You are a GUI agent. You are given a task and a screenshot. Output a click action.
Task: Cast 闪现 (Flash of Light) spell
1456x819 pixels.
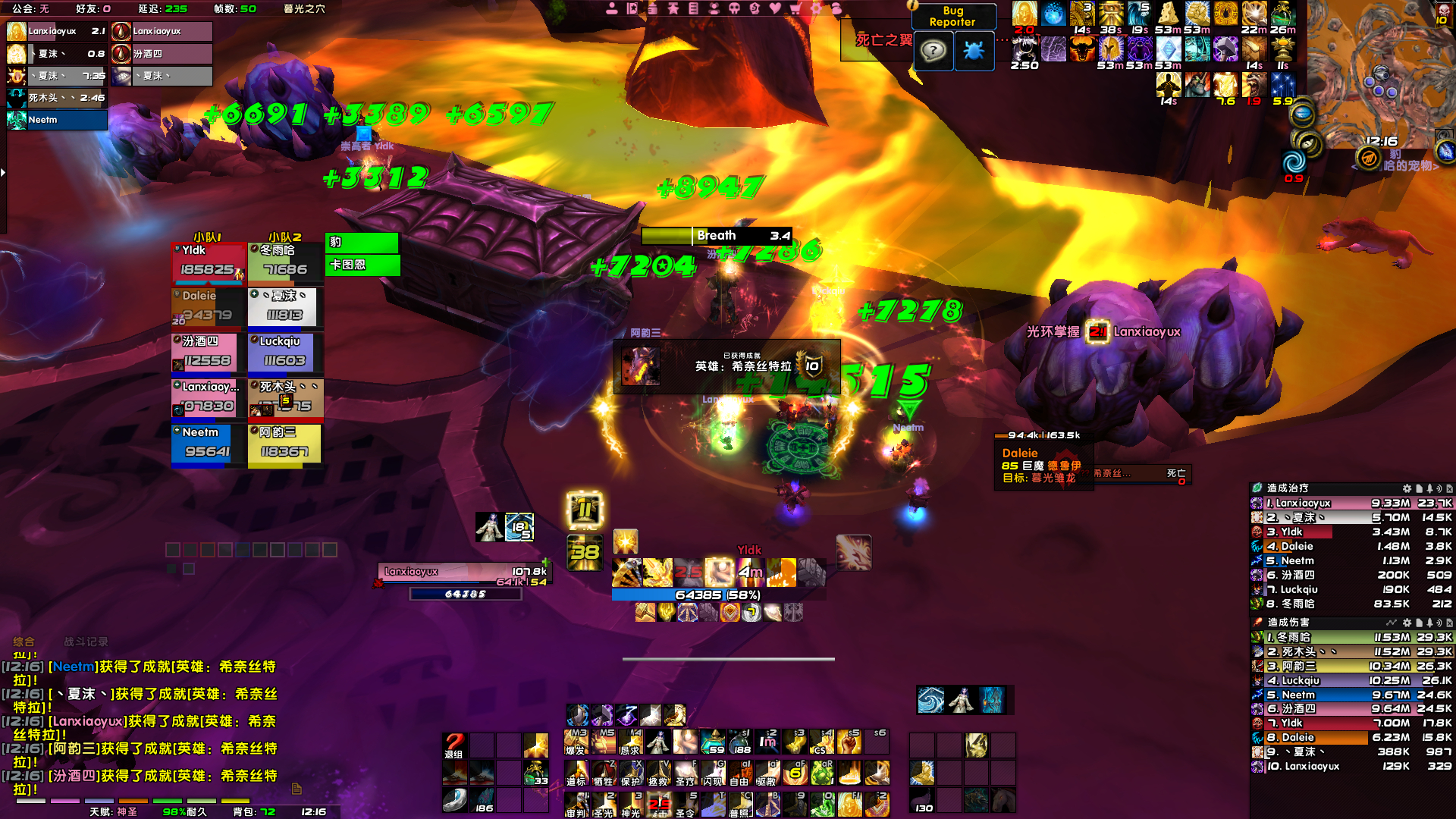712,773
